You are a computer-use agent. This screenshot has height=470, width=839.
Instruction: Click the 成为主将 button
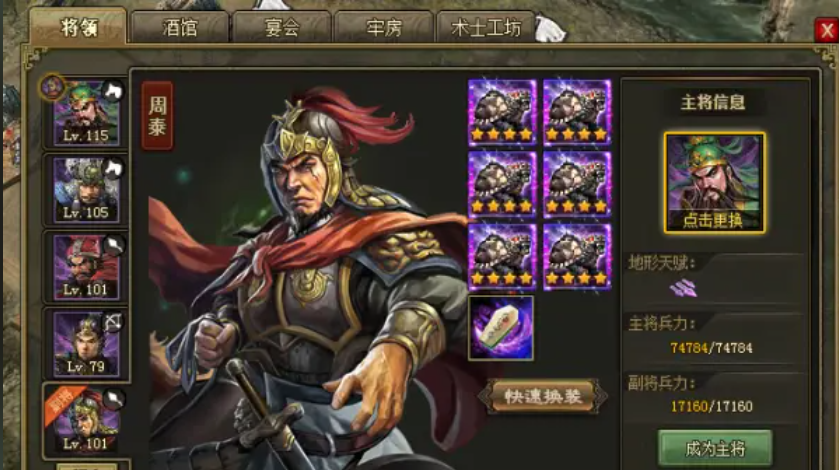tap(714, 449)
